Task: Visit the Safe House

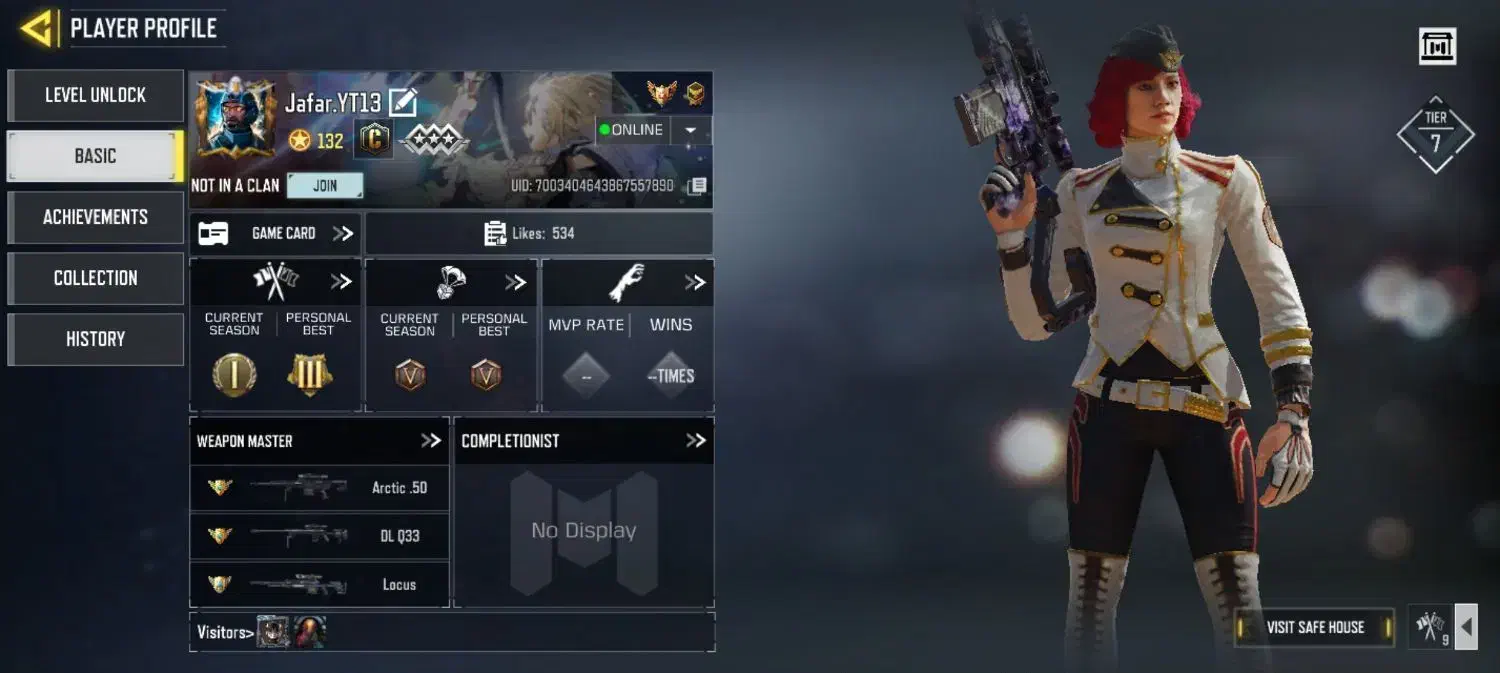Action: point(1314,627)
